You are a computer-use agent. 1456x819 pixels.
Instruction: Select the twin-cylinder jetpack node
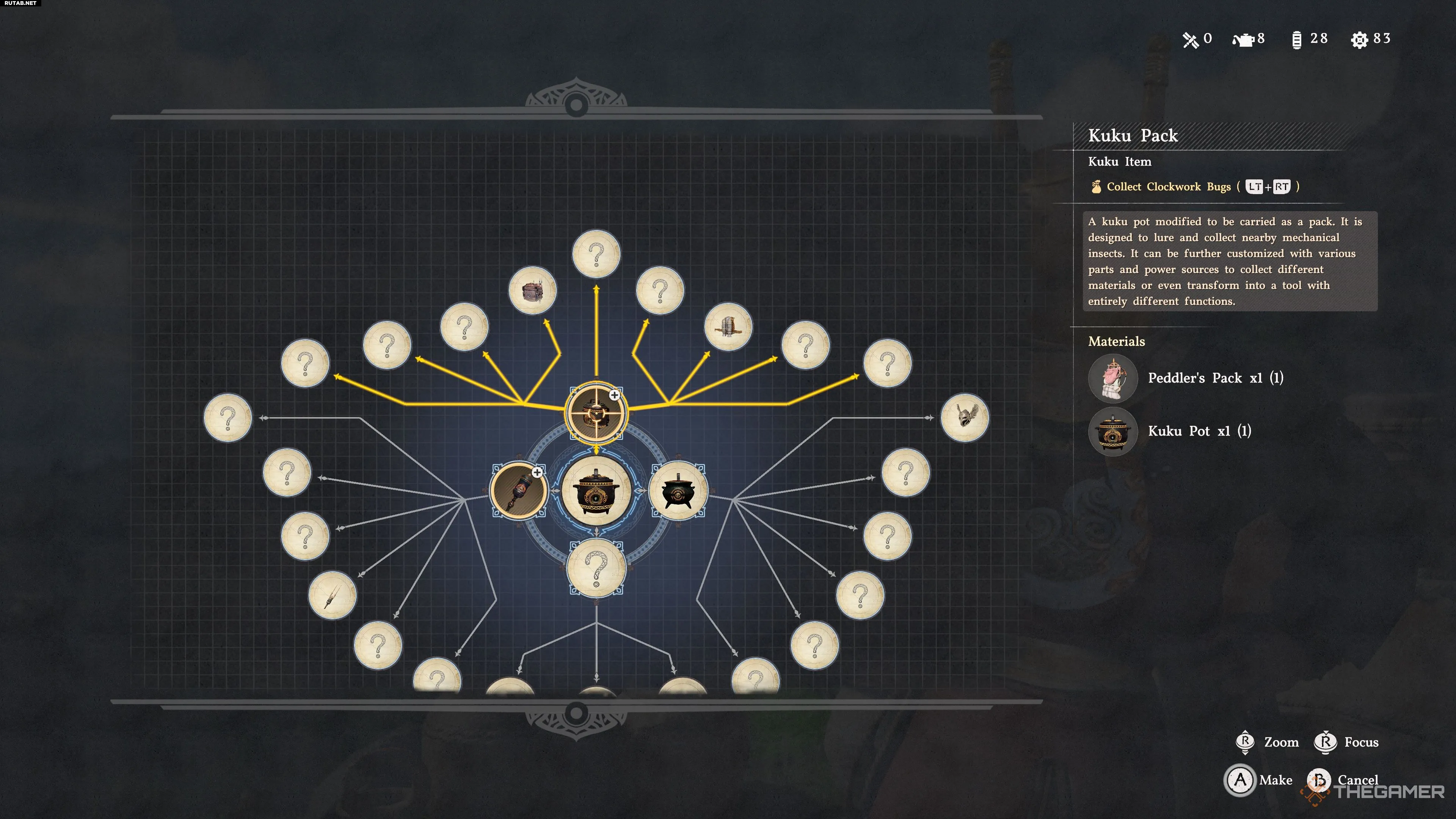pos(728,327)
